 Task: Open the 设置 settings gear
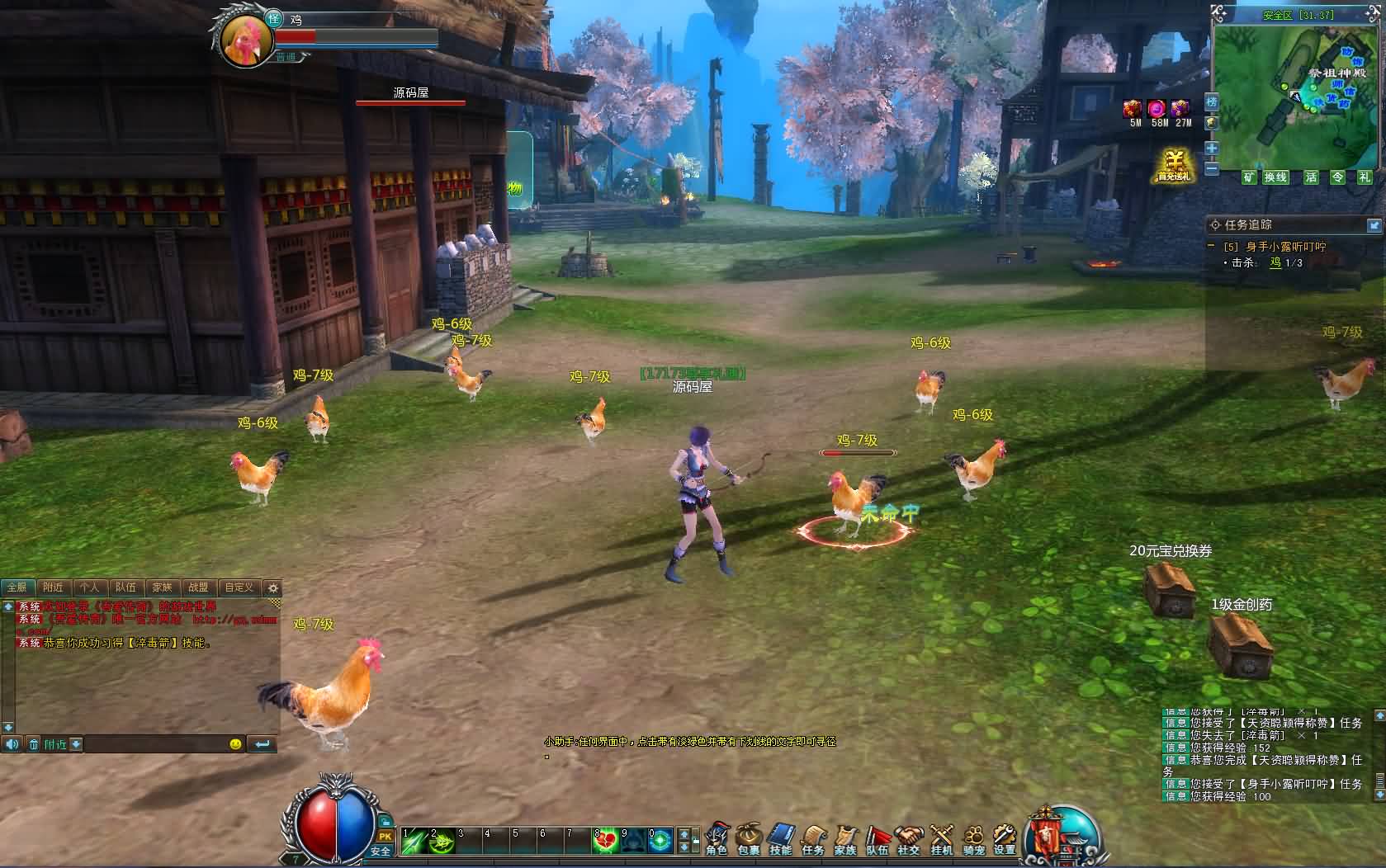click(1005, 838)
